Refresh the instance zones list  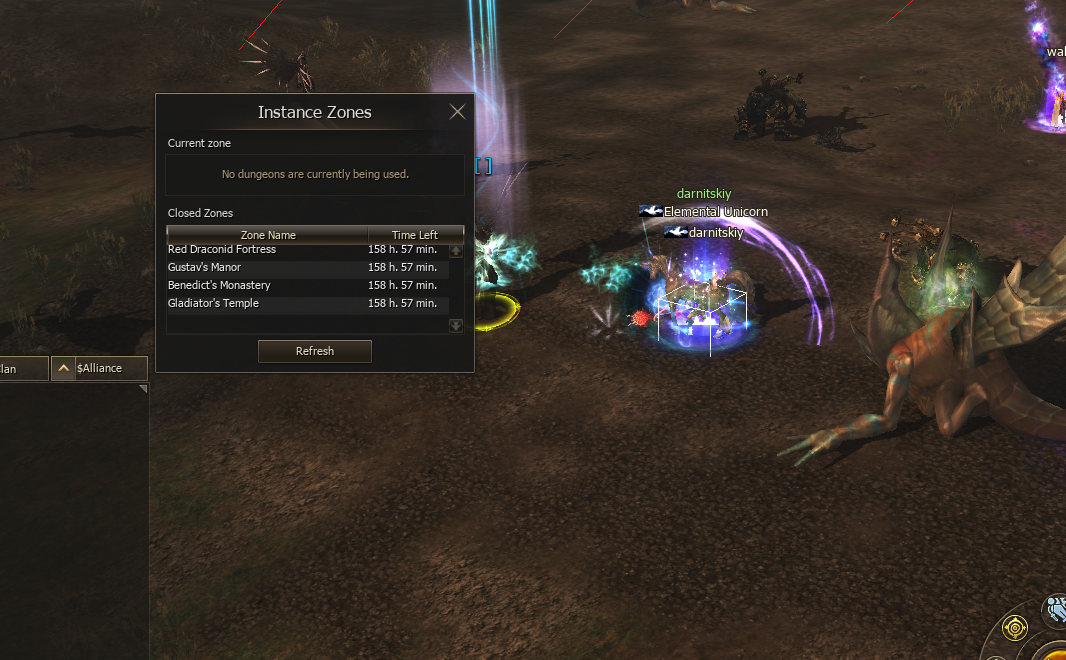315,351
